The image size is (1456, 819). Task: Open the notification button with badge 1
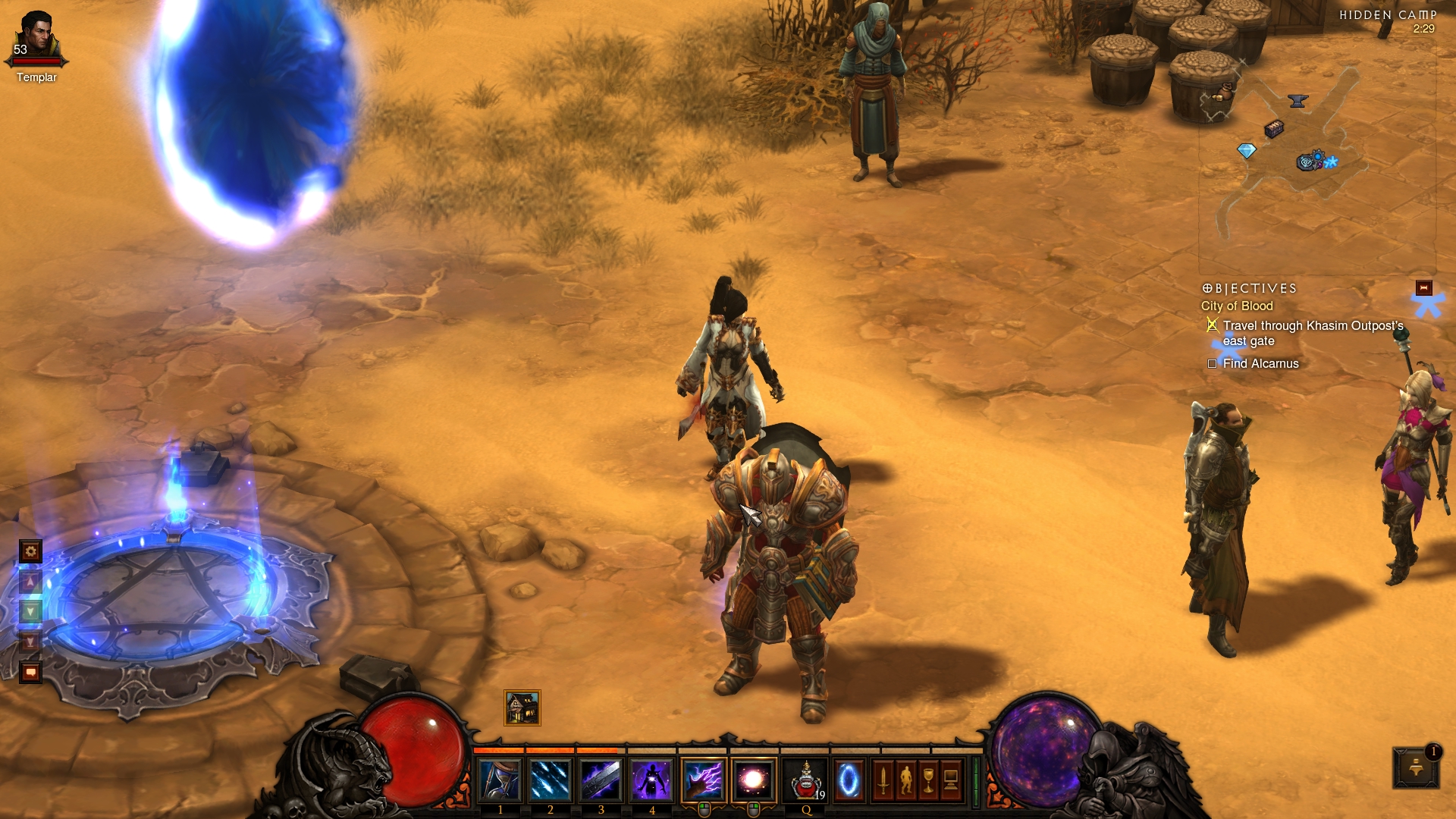click(x=1416, y=768)
